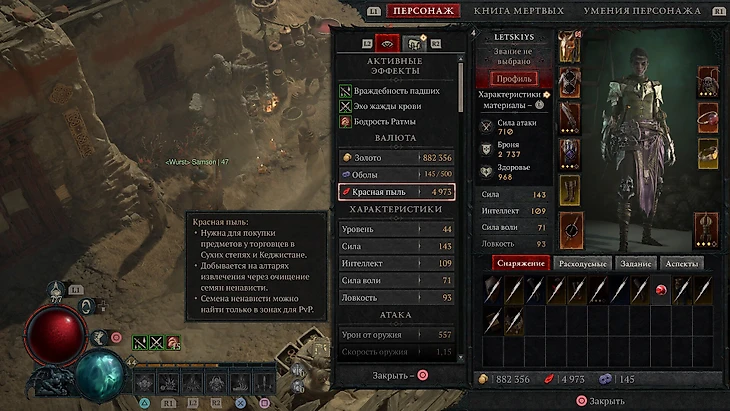Select the Золото currency row
The image size is (730, 411).
[x=397, y=158]
